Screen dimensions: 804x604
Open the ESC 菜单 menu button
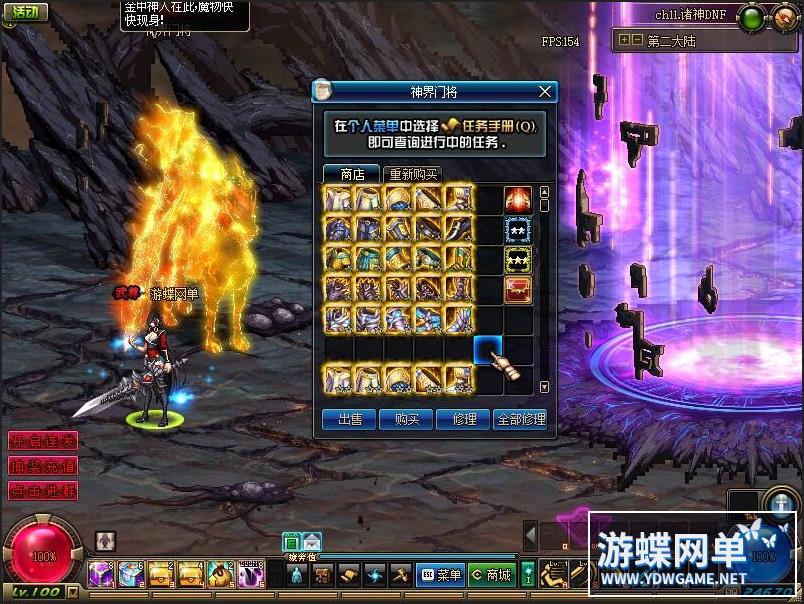point(439,575)
